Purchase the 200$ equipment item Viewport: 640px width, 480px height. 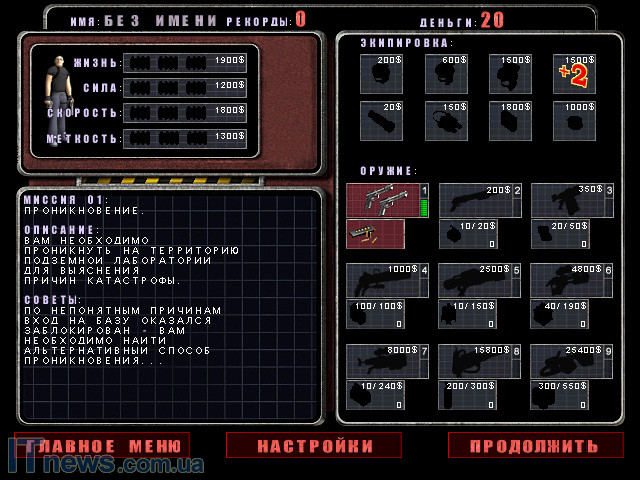pos(384,74)
